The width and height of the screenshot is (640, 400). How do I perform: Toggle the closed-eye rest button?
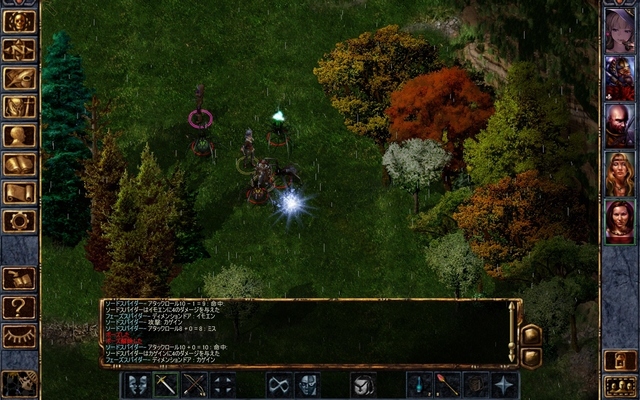click(x=19, y=336)
